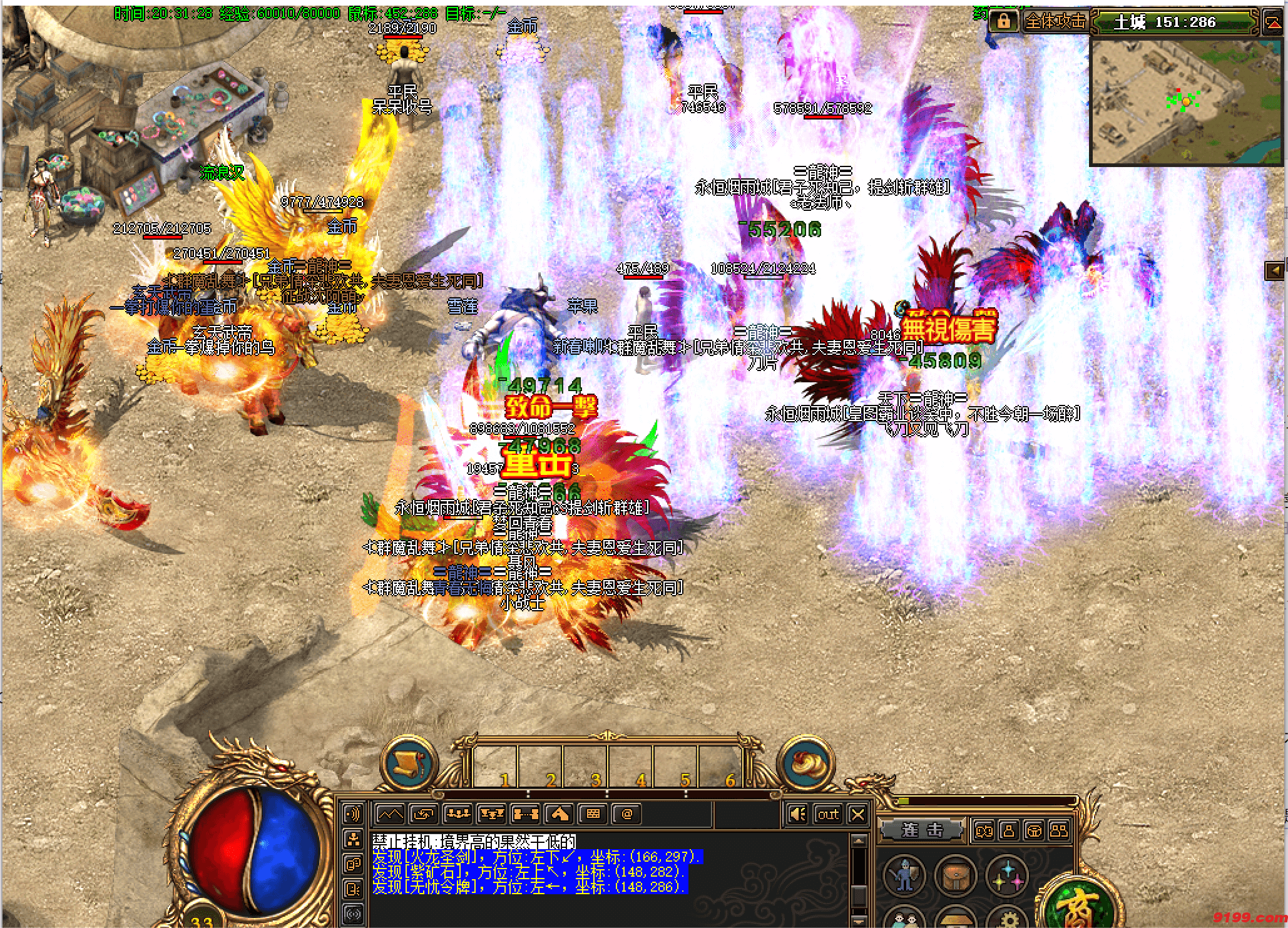Click the chat log scrollbar up arrow
1288x928 pixels.
pos(859,841)
